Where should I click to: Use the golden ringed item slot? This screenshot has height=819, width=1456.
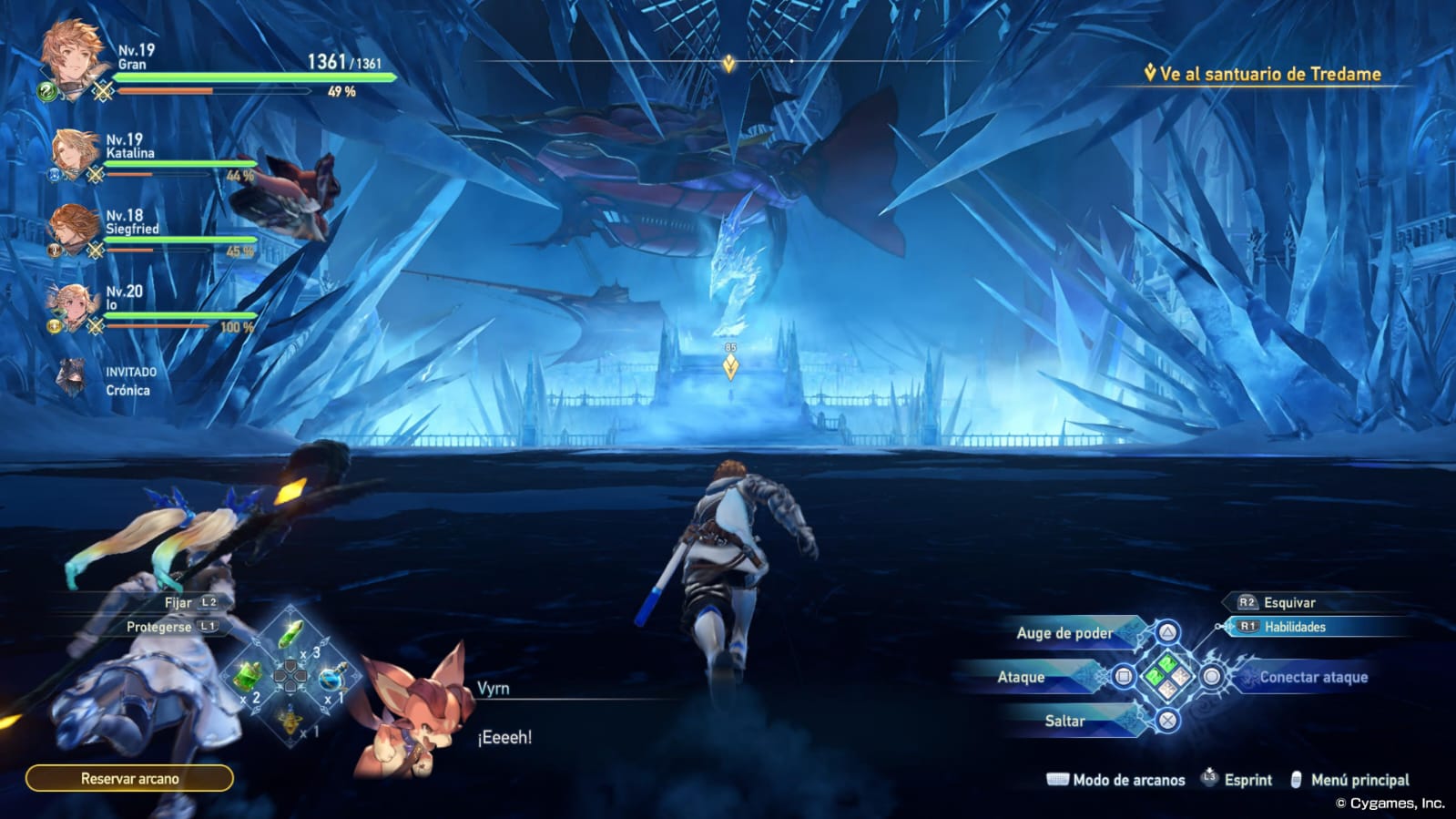[290, 720]
